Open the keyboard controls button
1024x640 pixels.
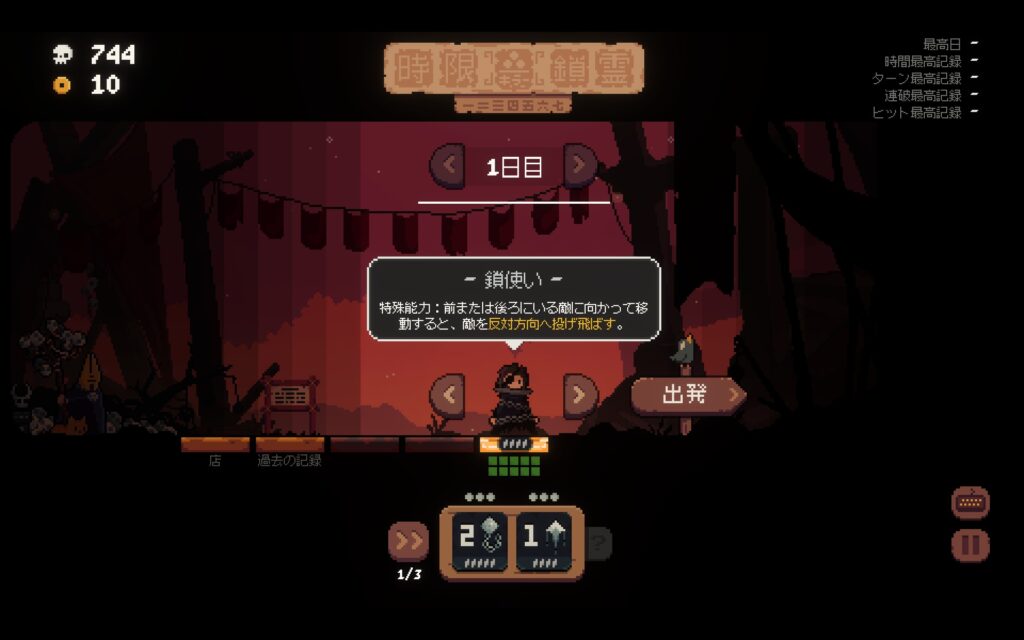(970, 503)
